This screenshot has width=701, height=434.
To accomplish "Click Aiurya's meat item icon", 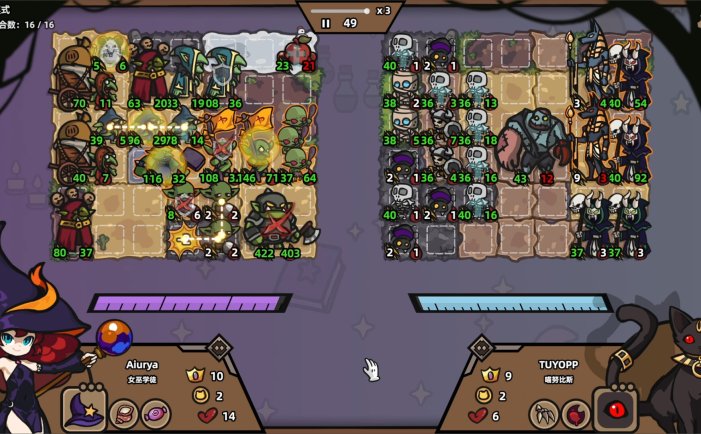I will click(x=124, y=412).
